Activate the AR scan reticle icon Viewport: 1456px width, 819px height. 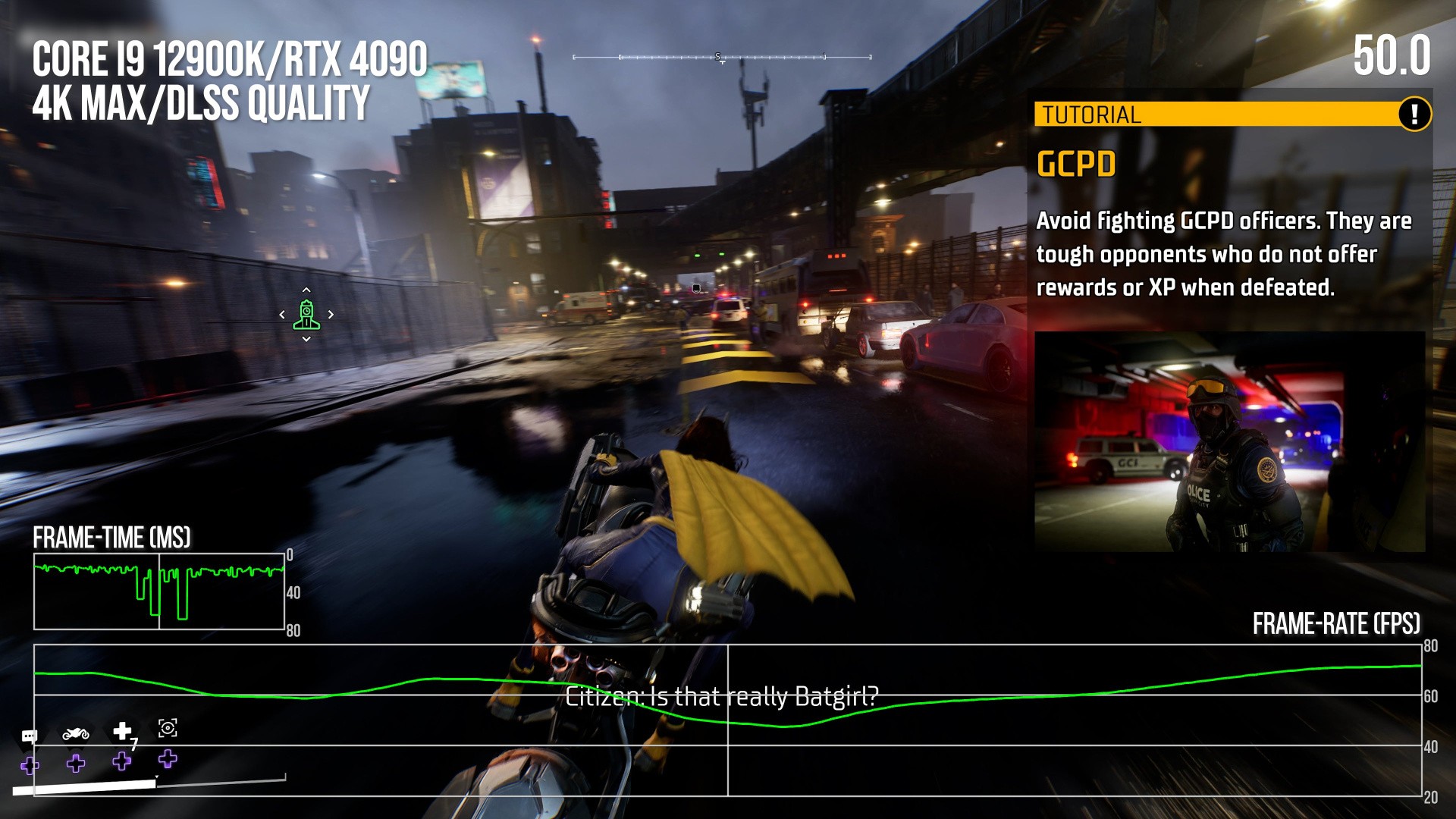pyautogui.click(x=168, y=729)
